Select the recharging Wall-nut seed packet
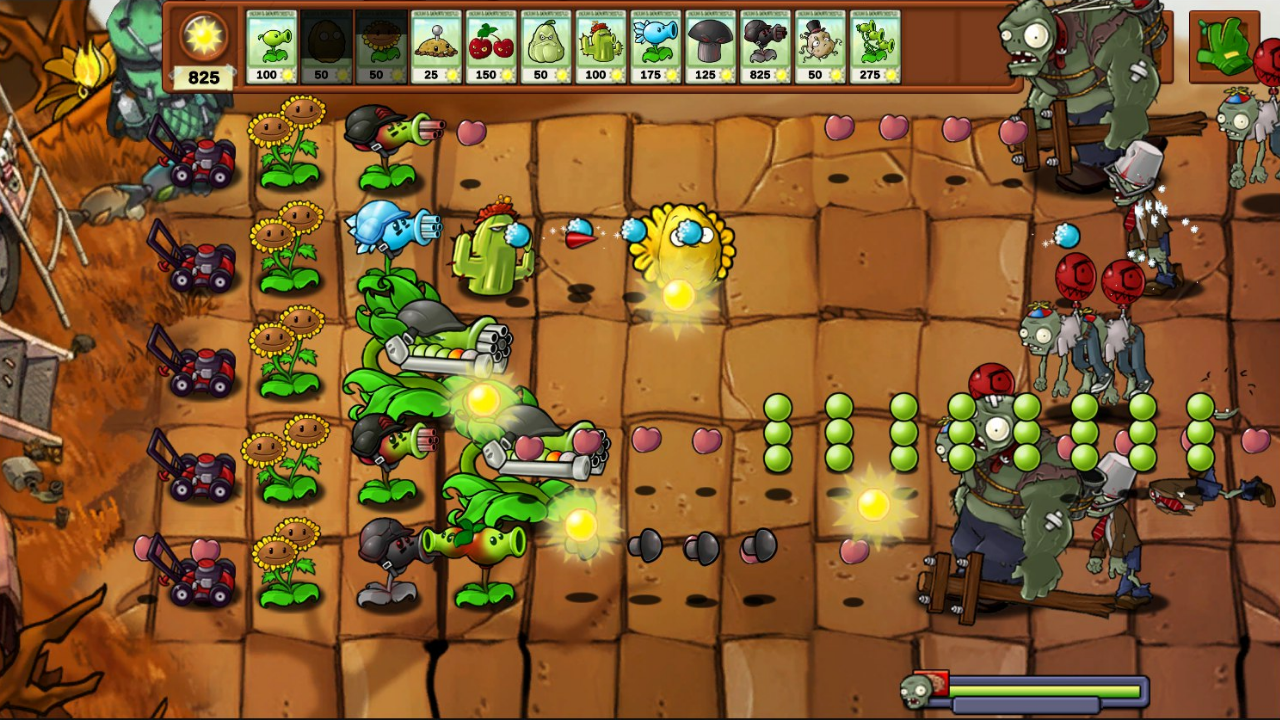Viewport: 1280px width, 720px height. [x=327, y=45]
